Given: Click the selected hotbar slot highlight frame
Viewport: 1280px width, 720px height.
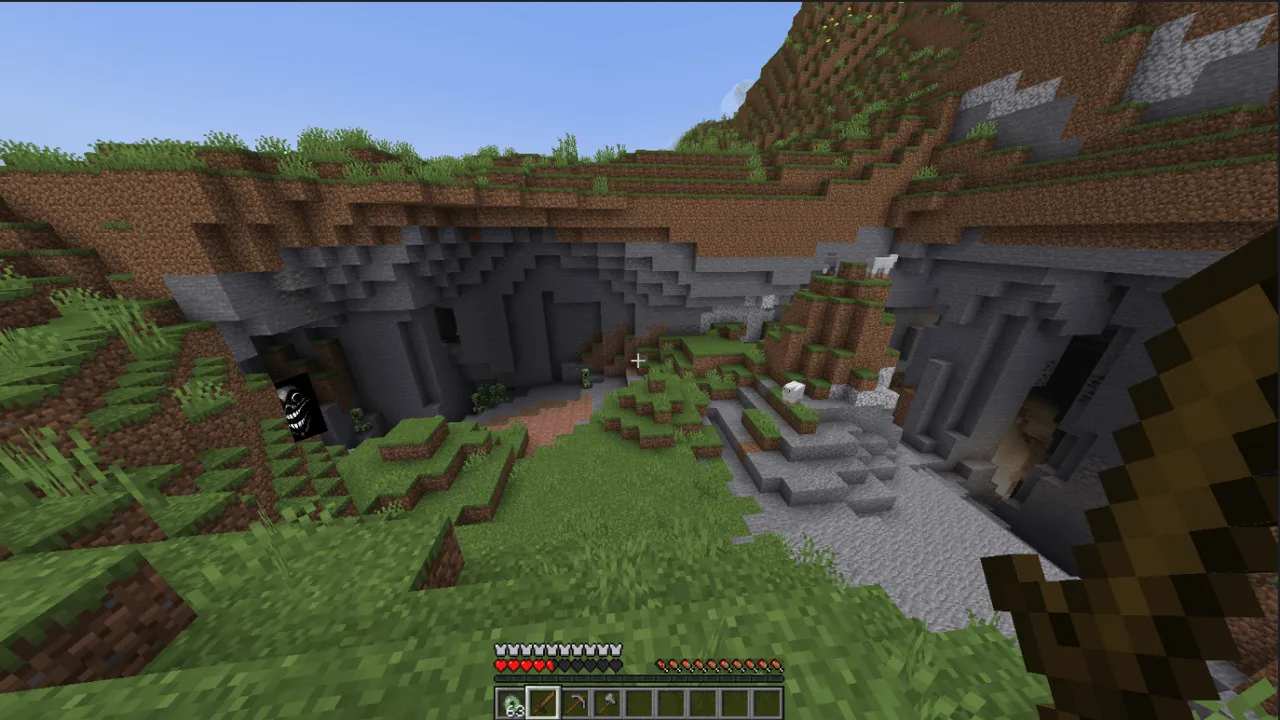Looking at the screenshot, I should tap(545, 703).
